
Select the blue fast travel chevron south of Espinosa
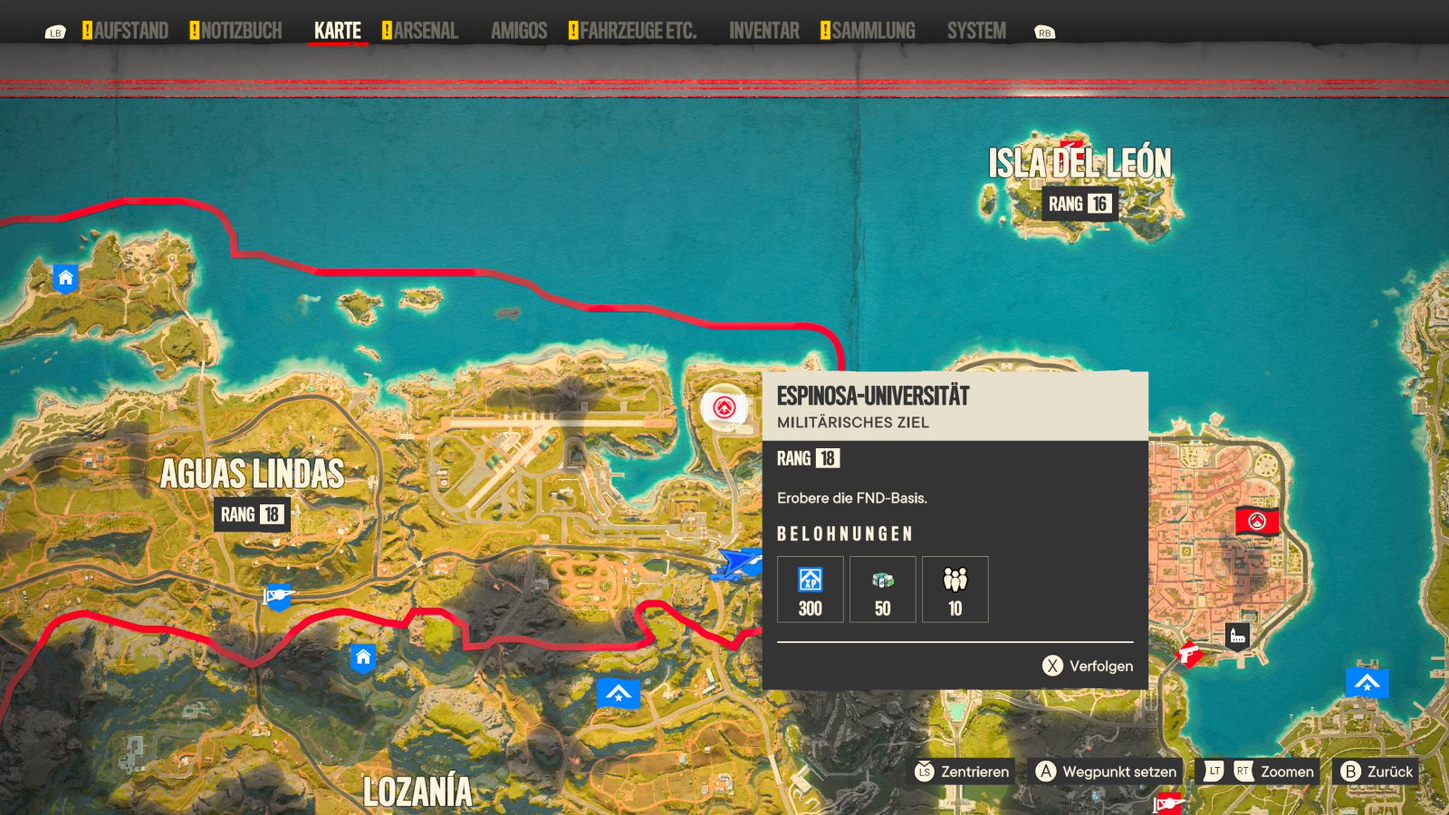pos(618,692)
